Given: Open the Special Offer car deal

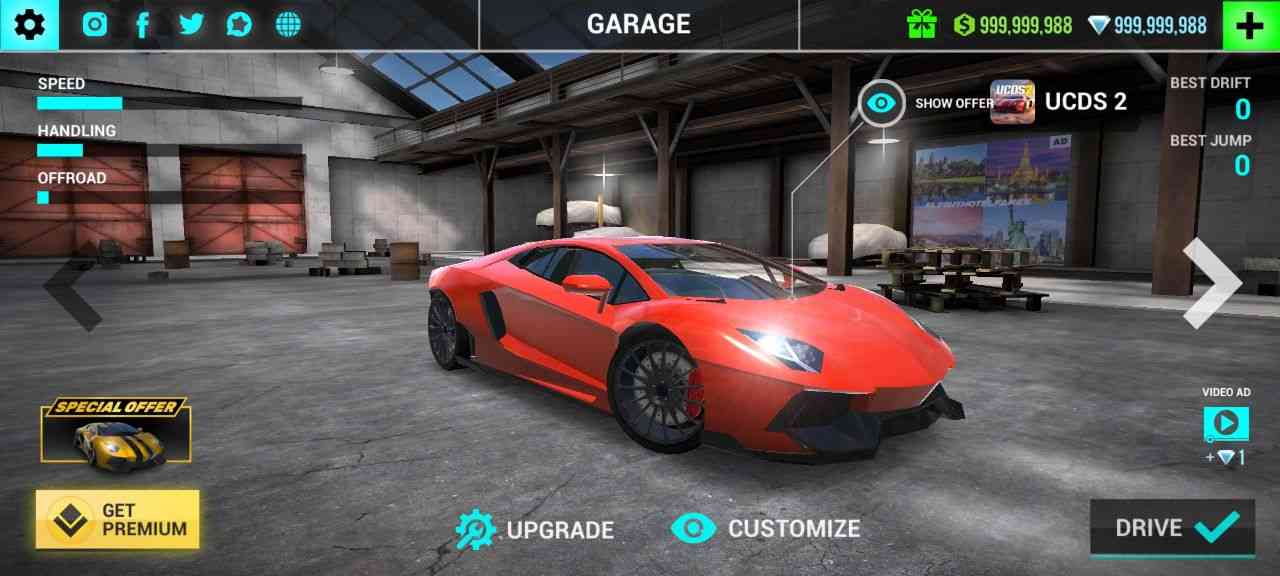Looking at the screenshot, I should coord(116,431).
